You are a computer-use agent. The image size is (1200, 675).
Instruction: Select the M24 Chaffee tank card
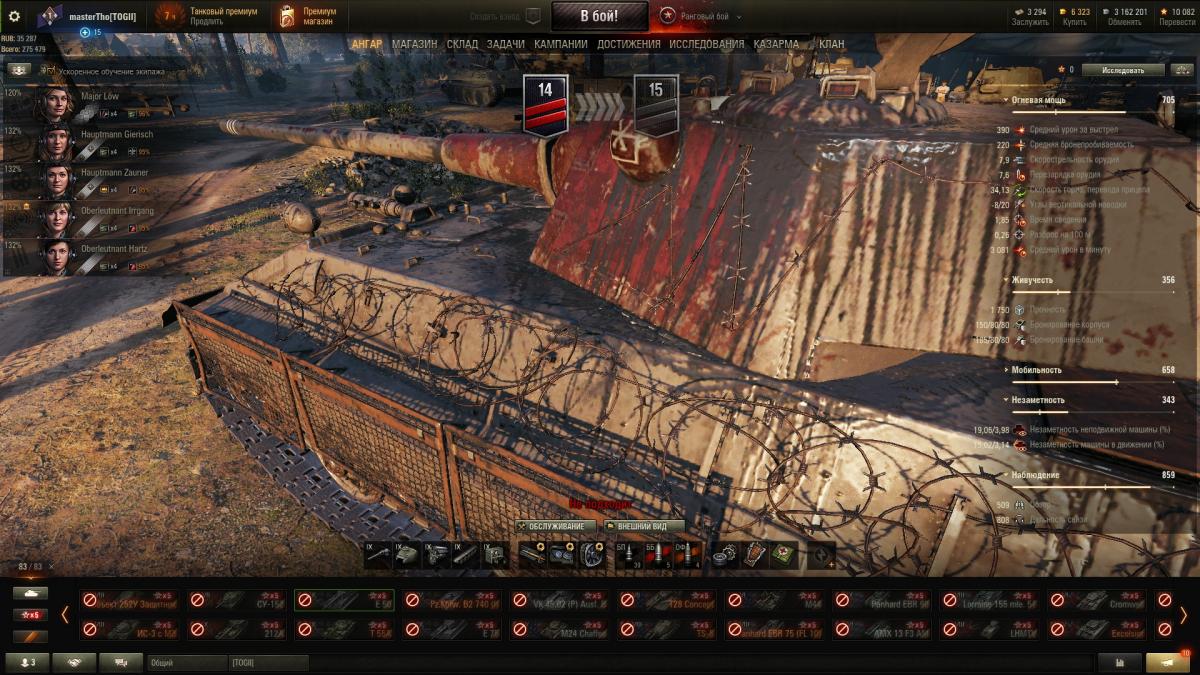click(x=559, y=629)
